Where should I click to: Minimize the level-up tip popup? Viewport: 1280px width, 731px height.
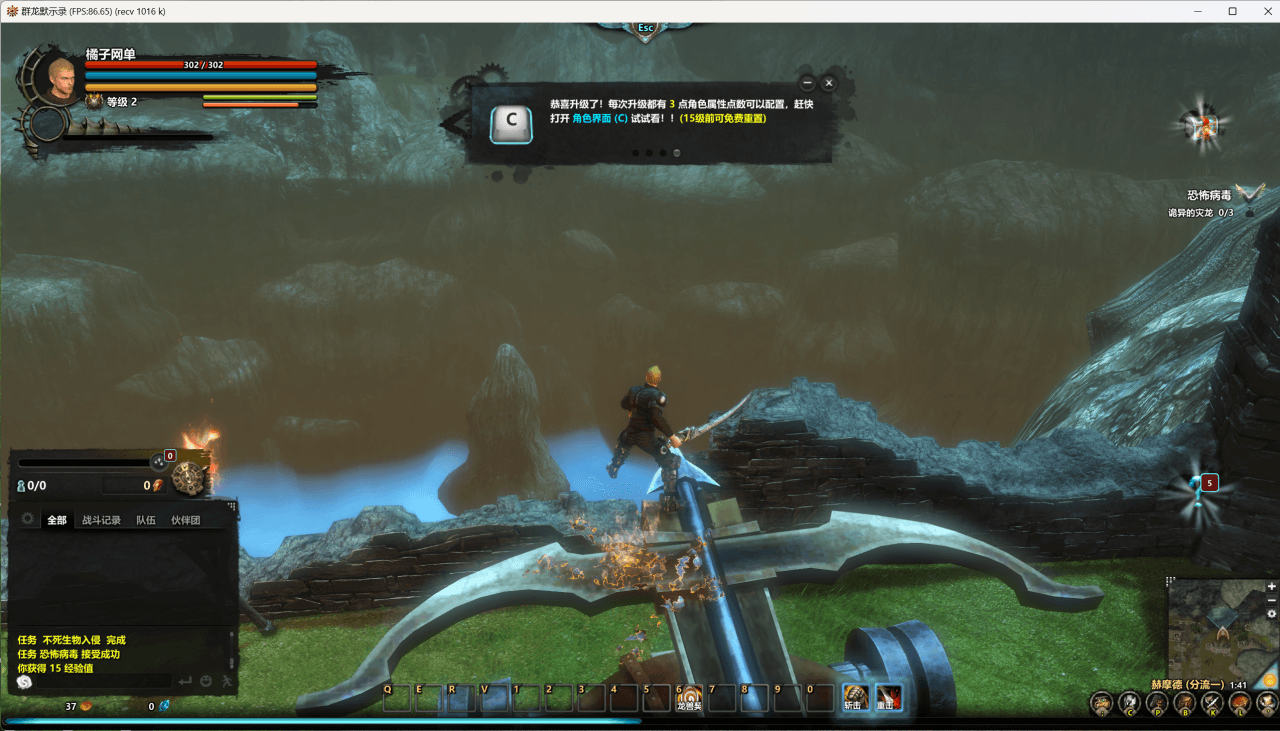[807, 83]
